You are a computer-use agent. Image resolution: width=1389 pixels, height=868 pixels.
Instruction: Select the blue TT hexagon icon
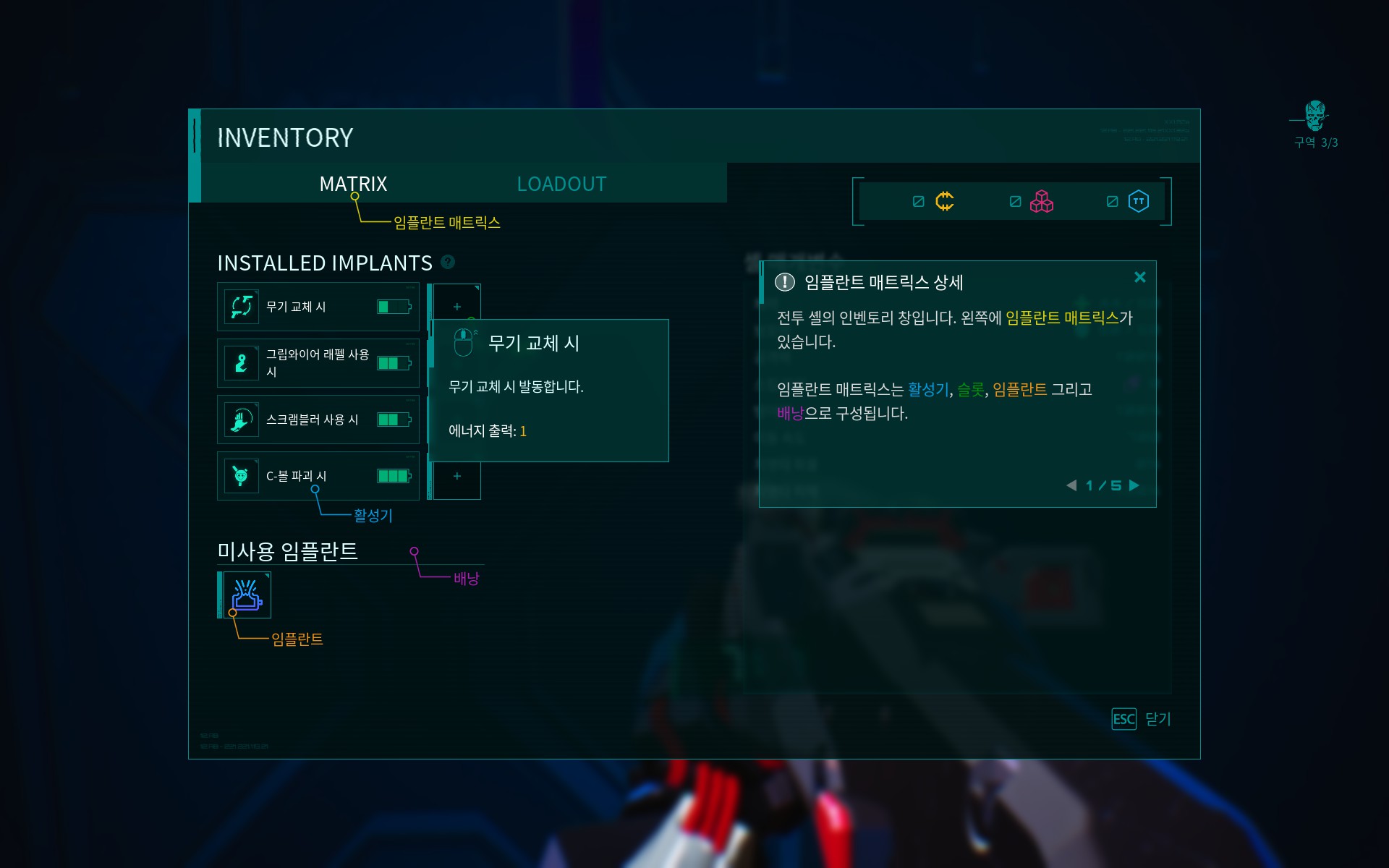[x=1137, y=202]
